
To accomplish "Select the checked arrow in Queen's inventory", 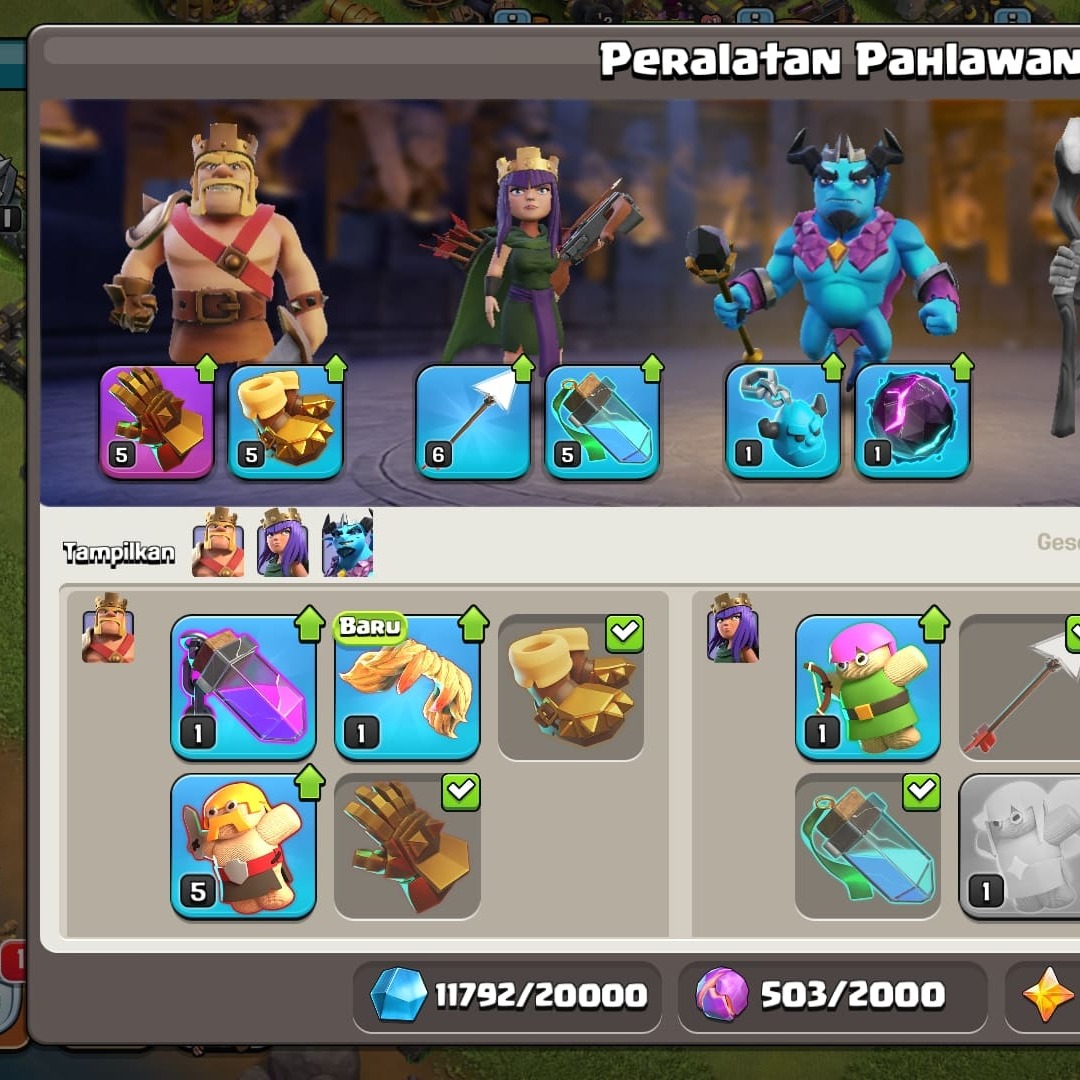I will coord(1020,688).
